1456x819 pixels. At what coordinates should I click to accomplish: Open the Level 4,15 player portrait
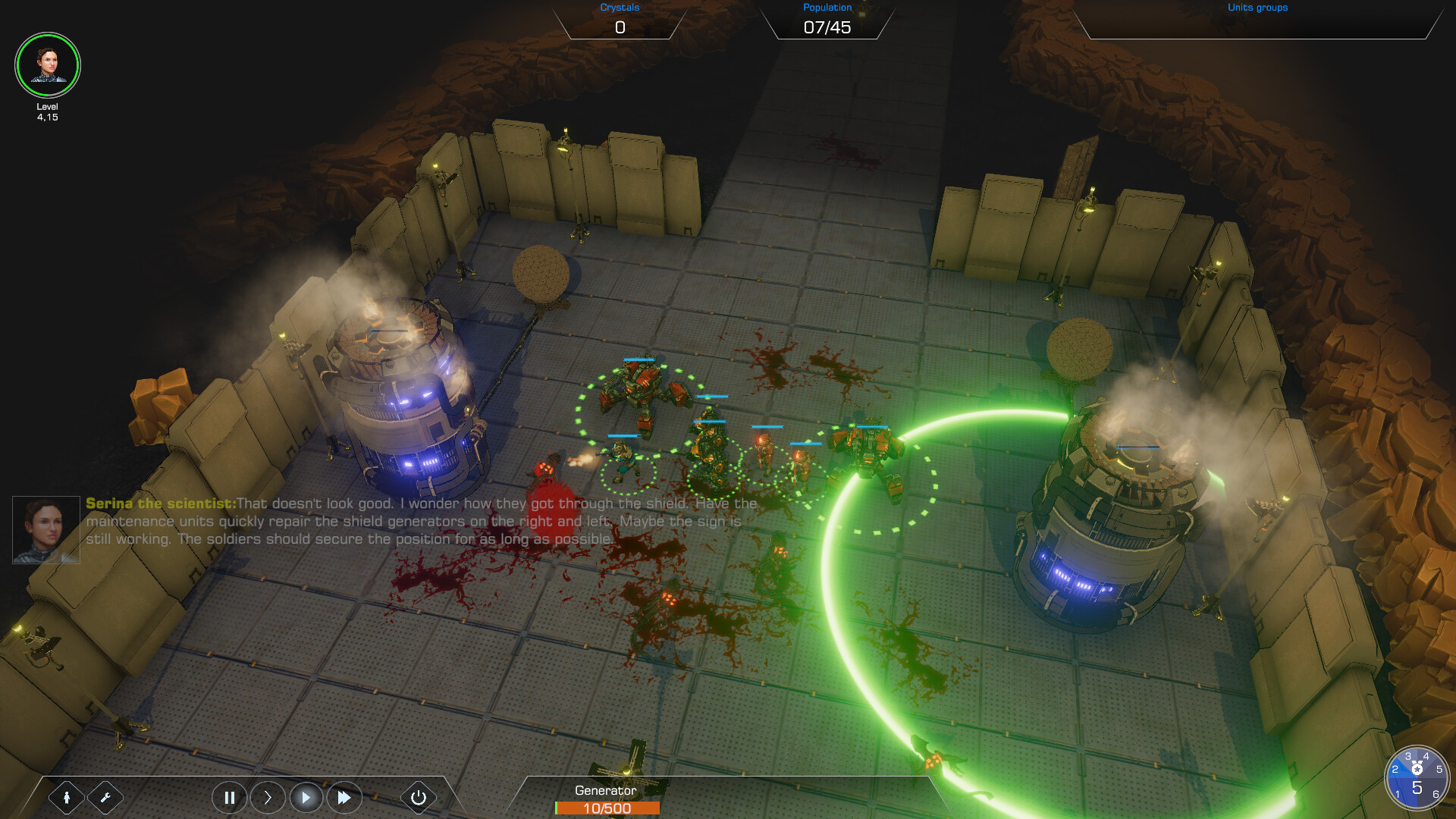tap(48, 65)
